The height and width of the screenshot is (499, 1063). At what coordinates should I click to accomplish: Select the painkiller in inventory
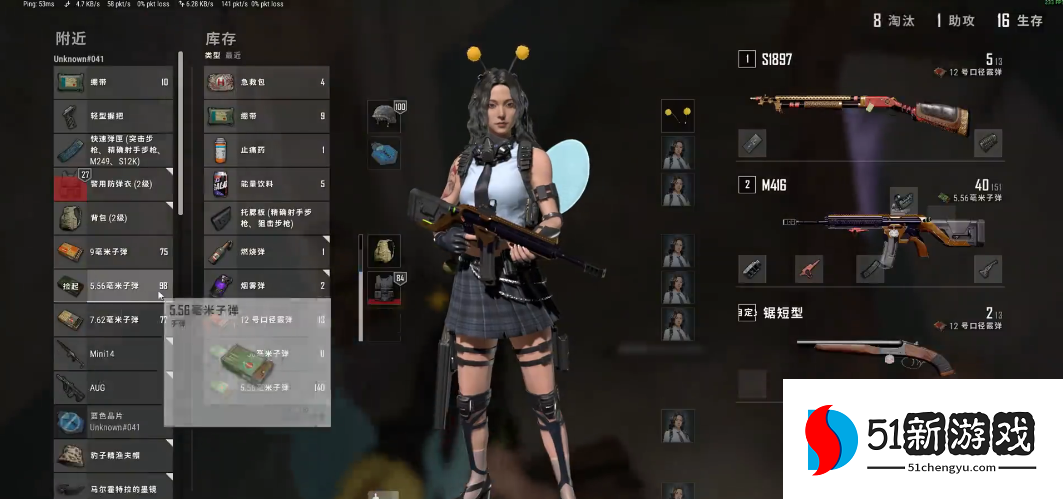point(266,150)
